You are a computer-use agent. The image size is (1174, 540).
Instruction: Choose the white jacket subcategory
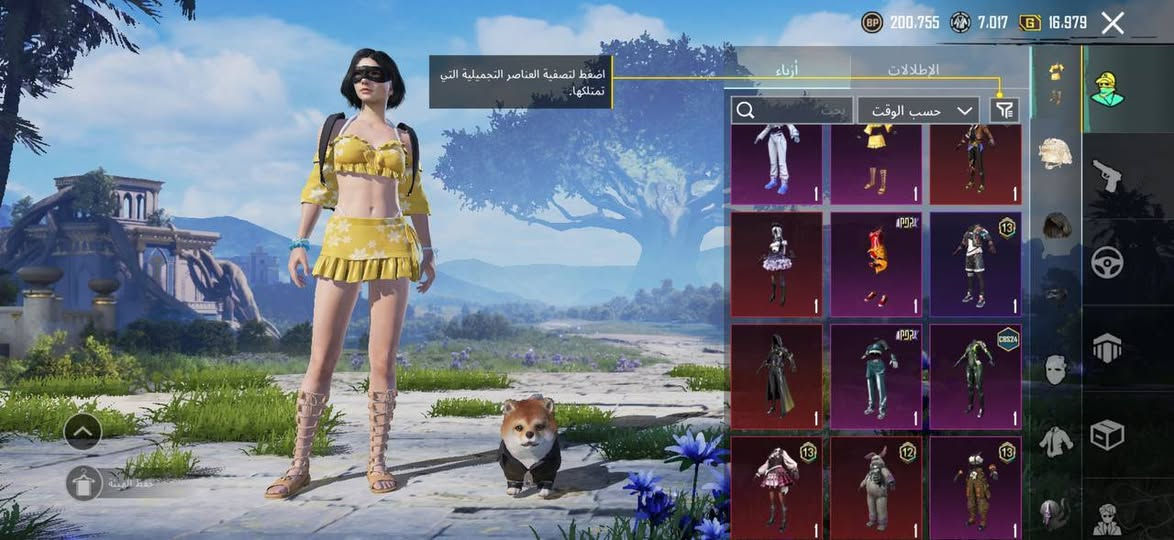1056,440
